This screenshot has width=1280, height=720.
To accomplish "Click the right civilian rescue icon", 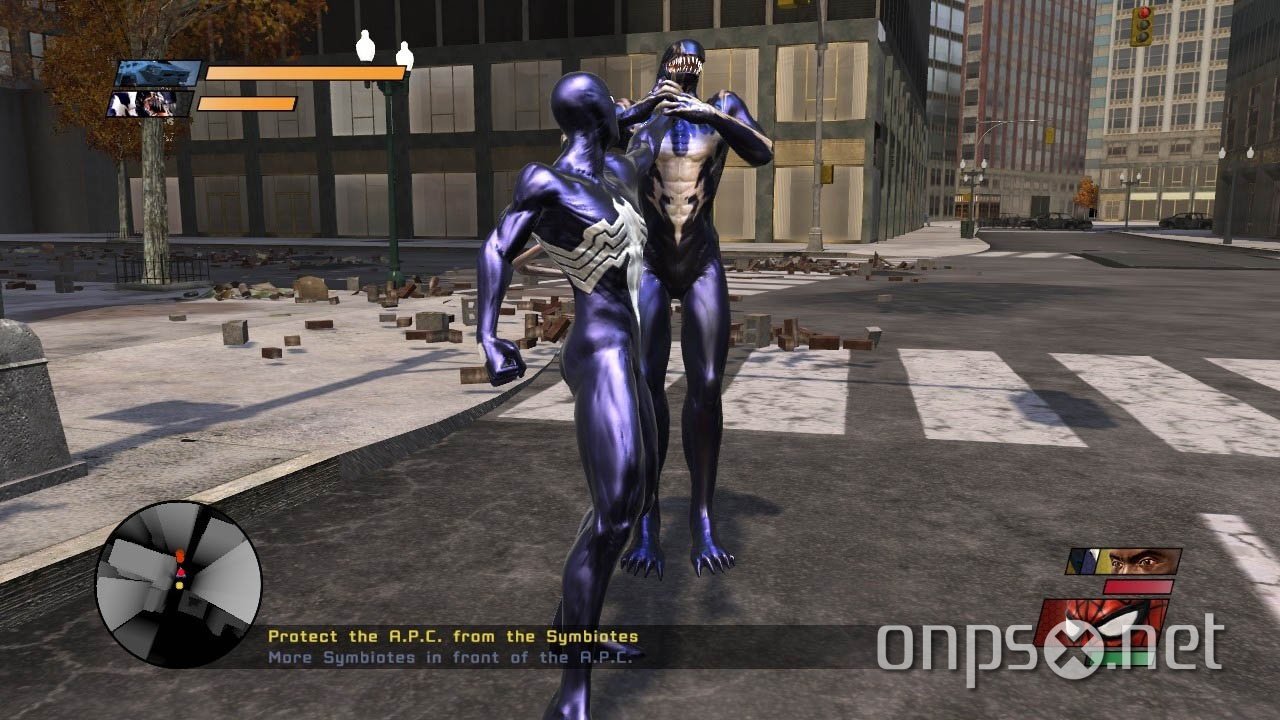I will (406, 55).
